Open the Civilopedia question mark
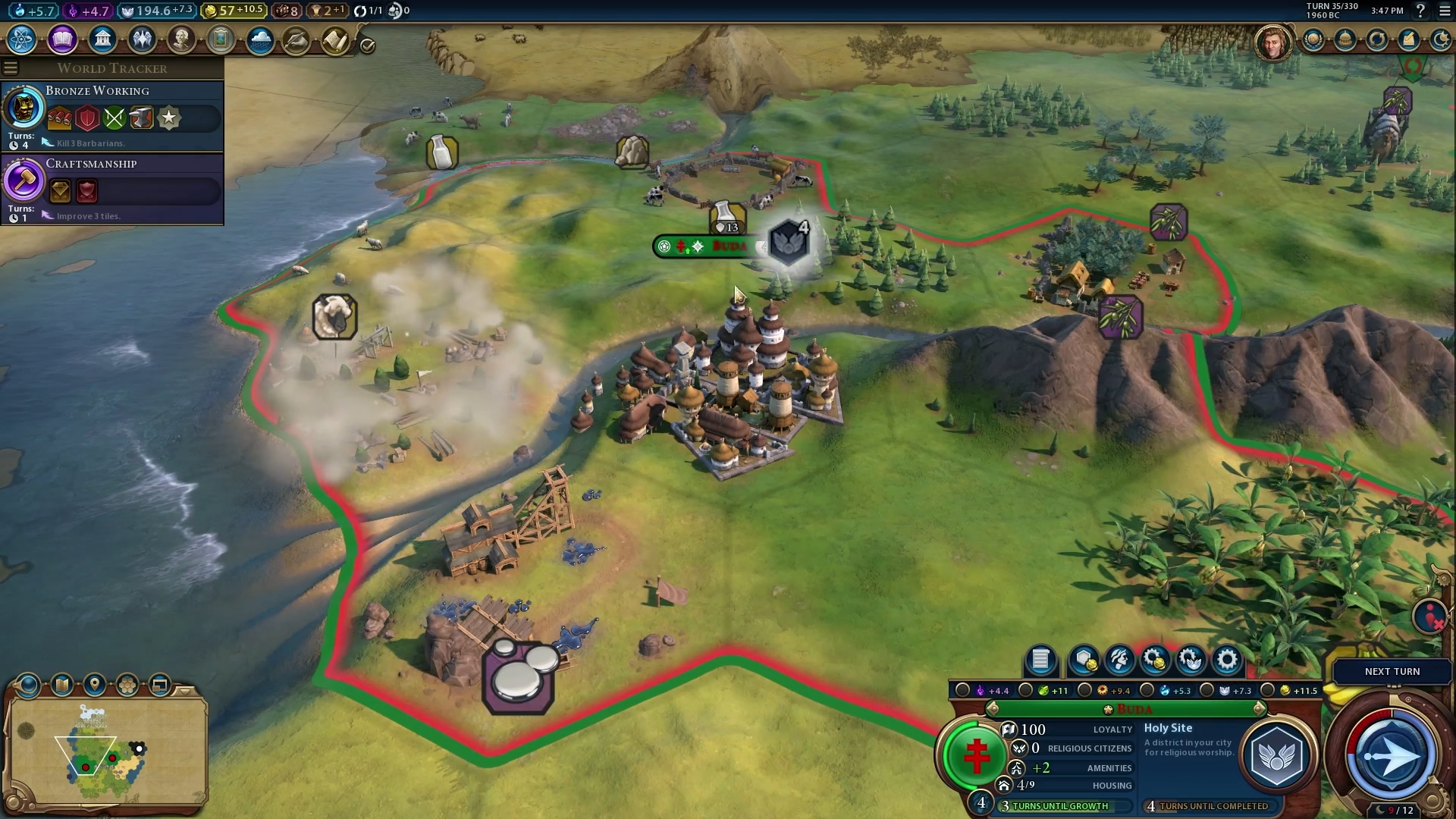The width and height of the screenshot is (1456, 819). click(1420, 11)
